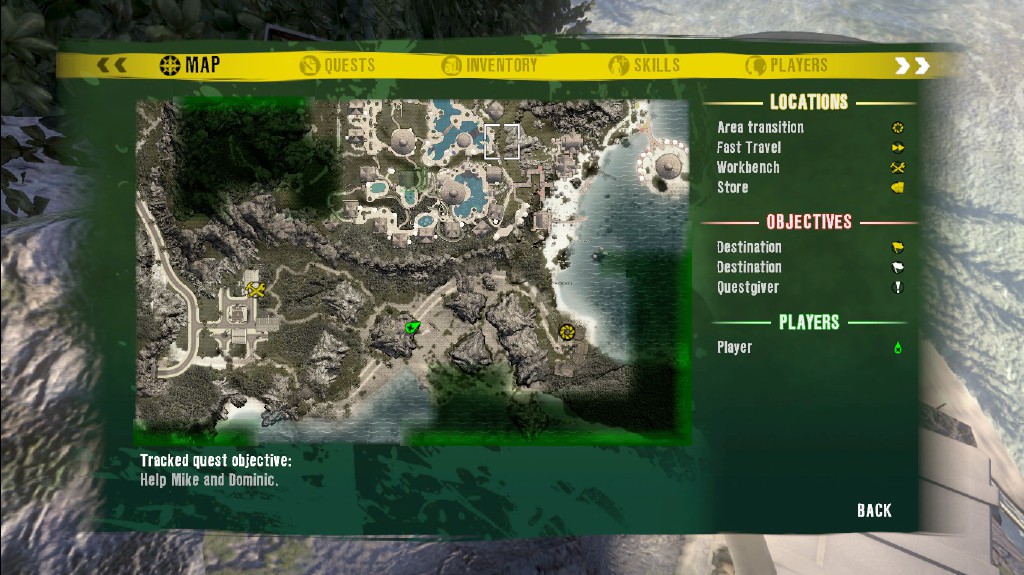
Task: Choose the Back button
Action: (x=873, y=511)
